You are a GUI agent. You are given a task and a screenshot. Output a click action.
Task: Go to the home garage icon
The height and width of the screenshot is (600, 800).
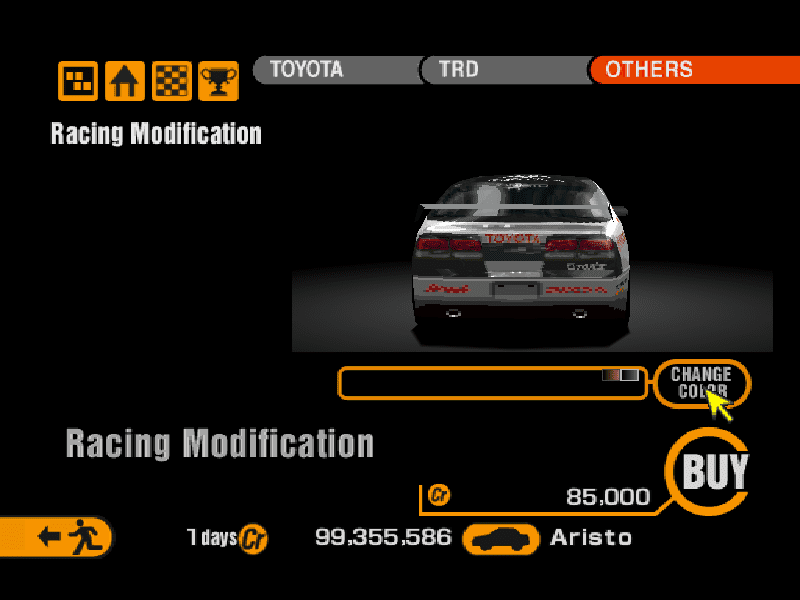tap(125, 81)
